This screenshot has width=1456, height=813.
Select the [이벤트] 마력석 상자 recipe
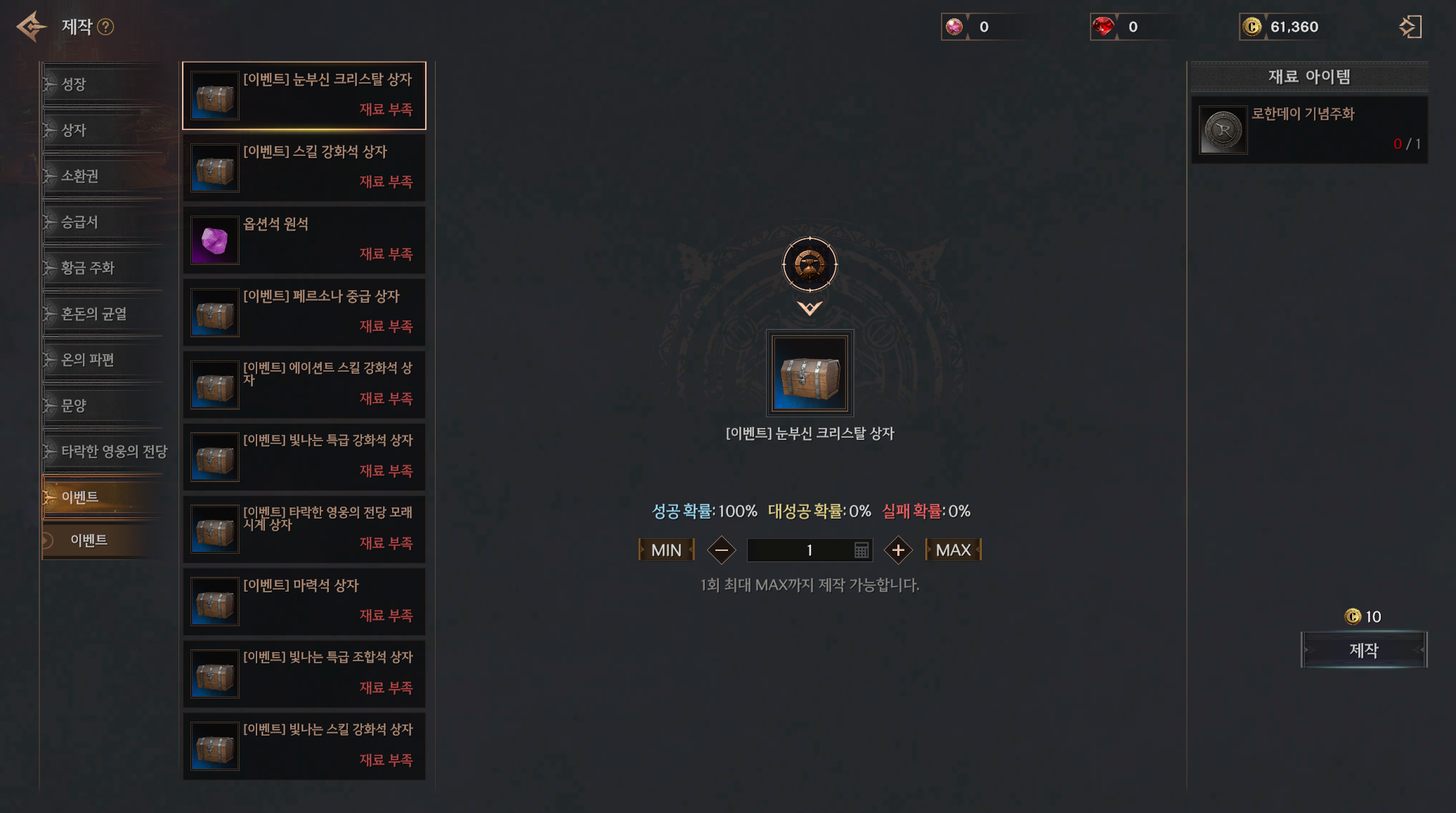tap(304, 601)
